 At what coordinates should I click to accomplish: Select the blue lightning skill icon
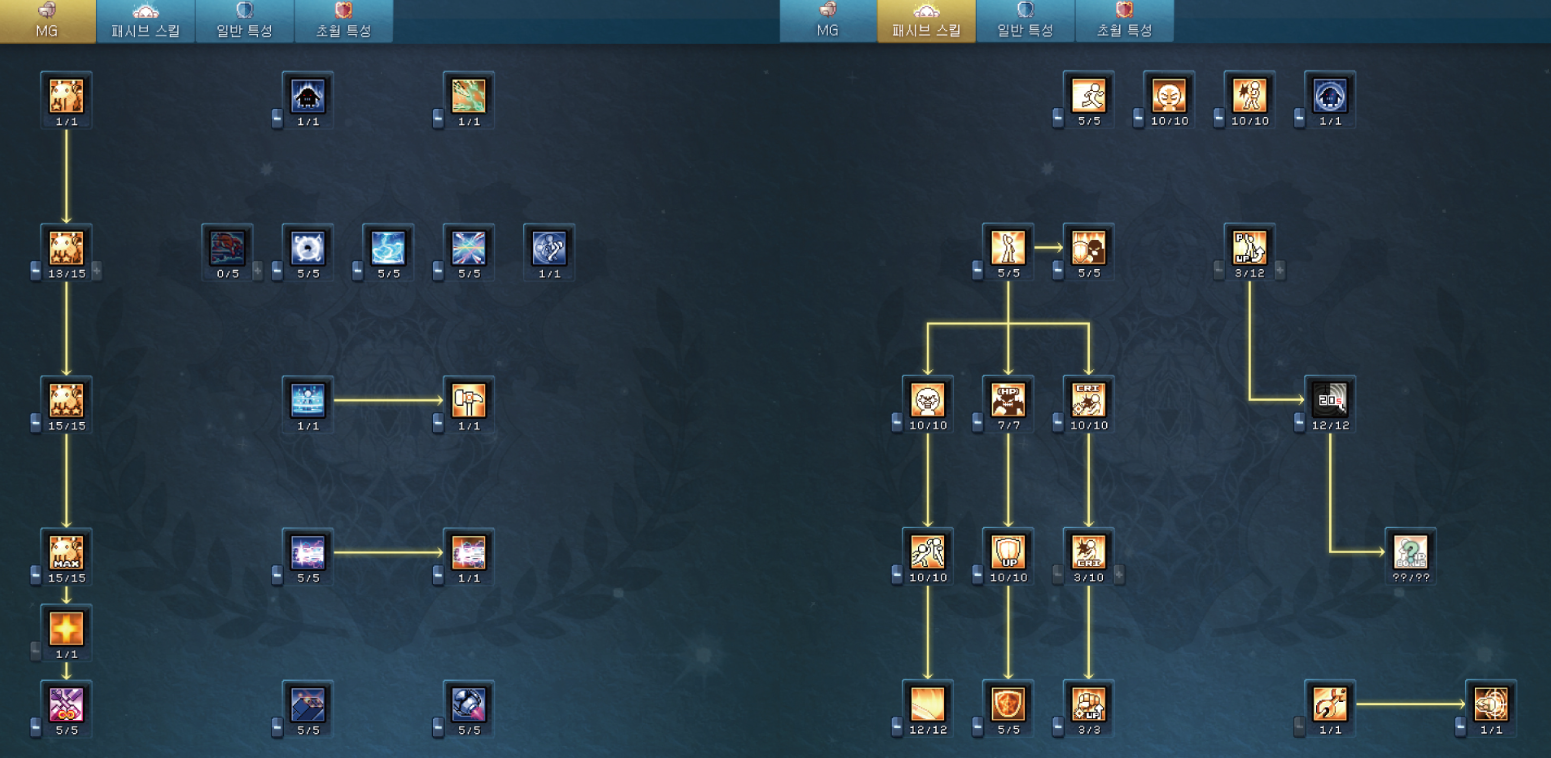tap(388, 247)
